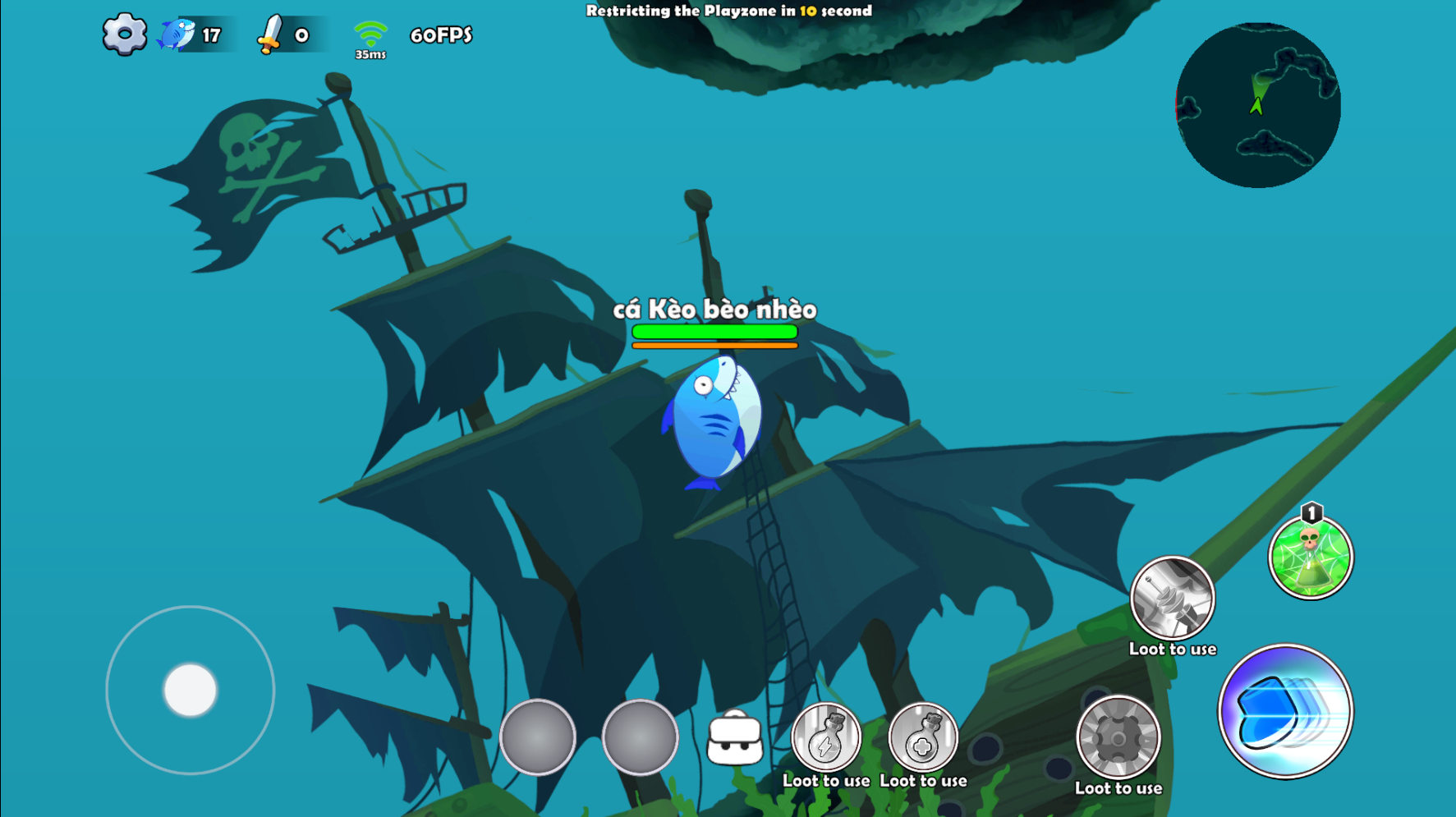This screenshot has height=817, width=1456.
Task: Select the grey weapon loot slot
Action: [x=1172, y=599]
